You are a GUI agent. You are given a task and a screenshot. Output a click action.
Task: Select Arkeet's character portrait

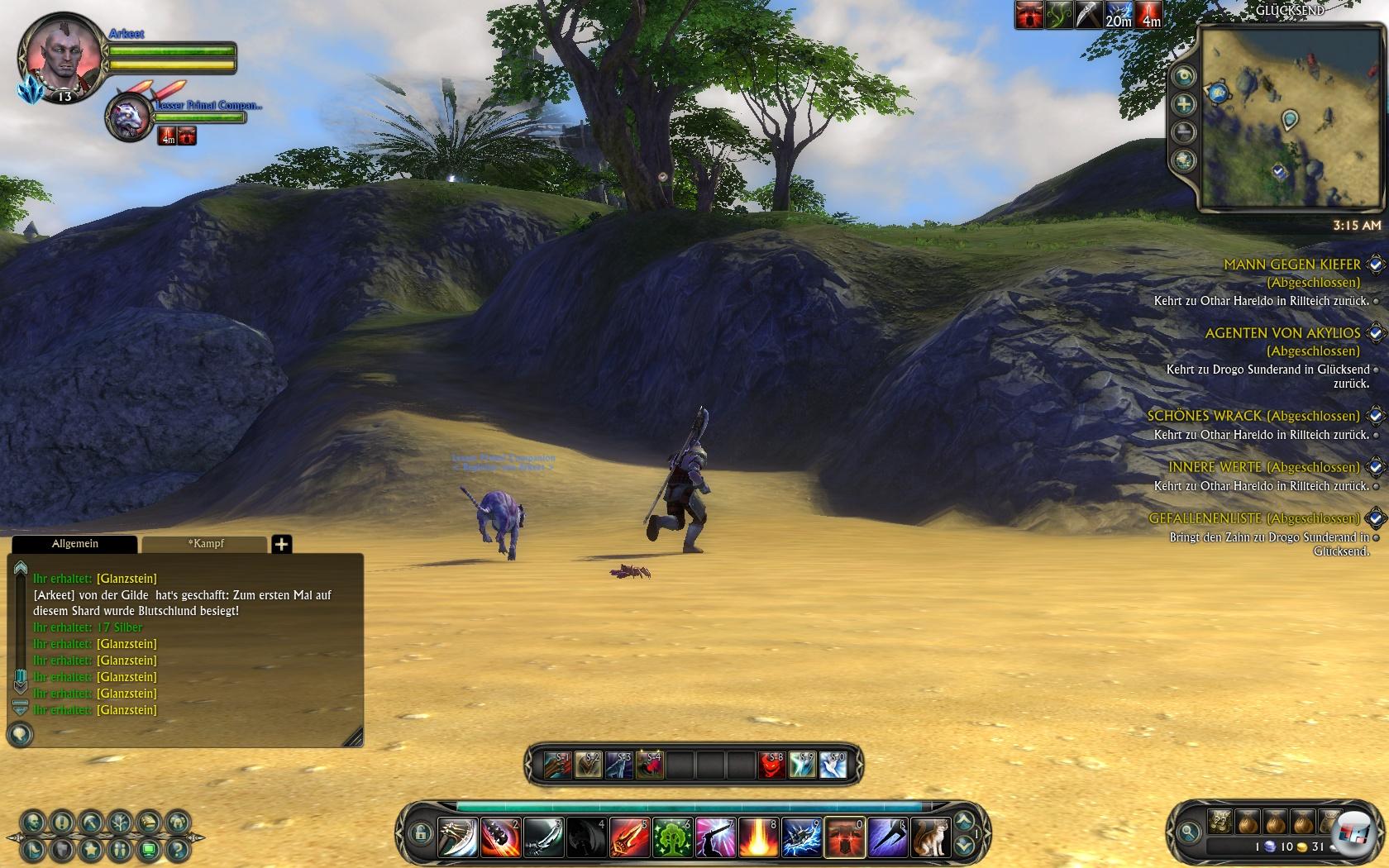58,56
